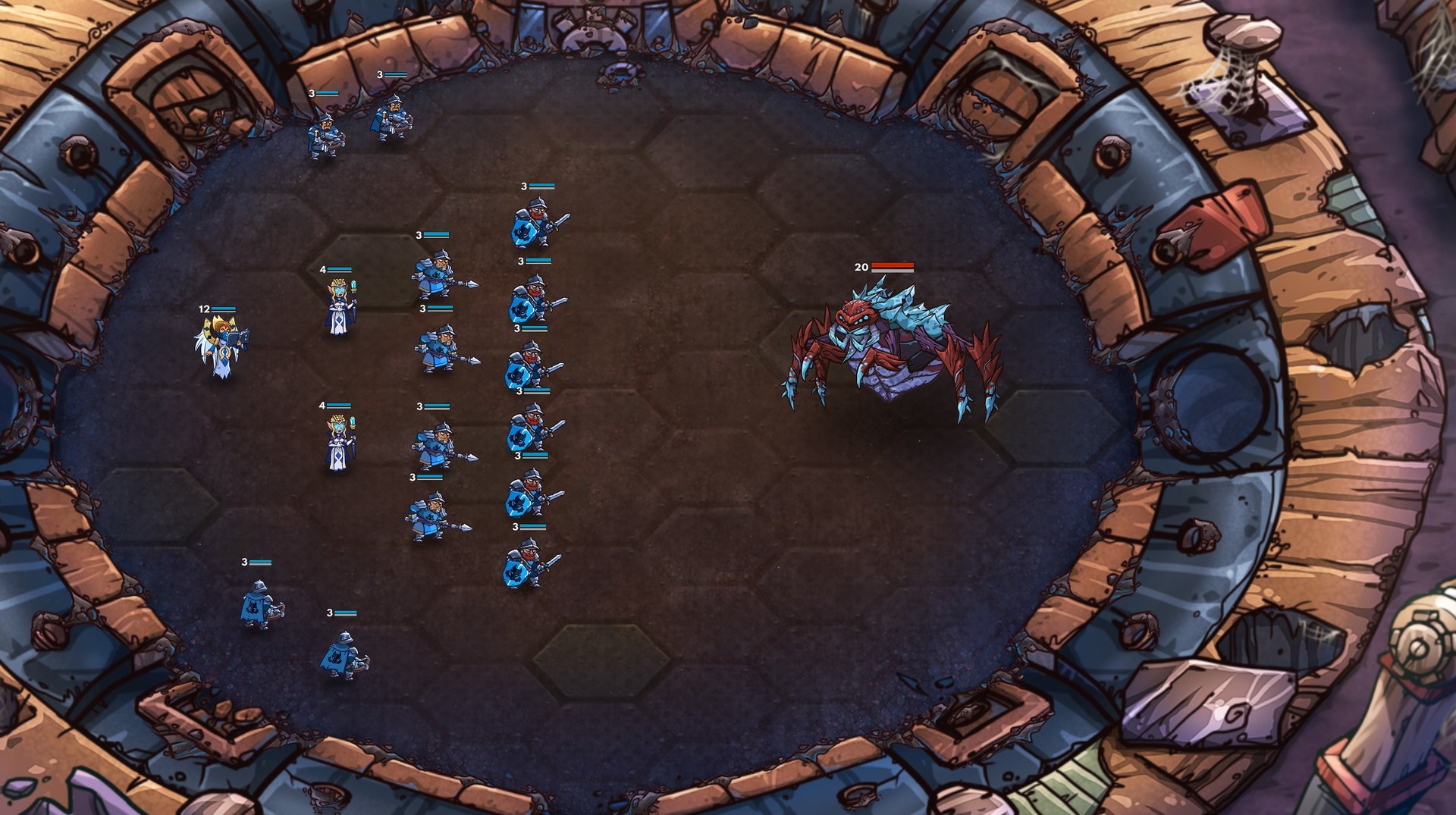The image size is (1456, 815).
Task: Click the level 20 label above the boss
Action: click(x=859, y=266)
